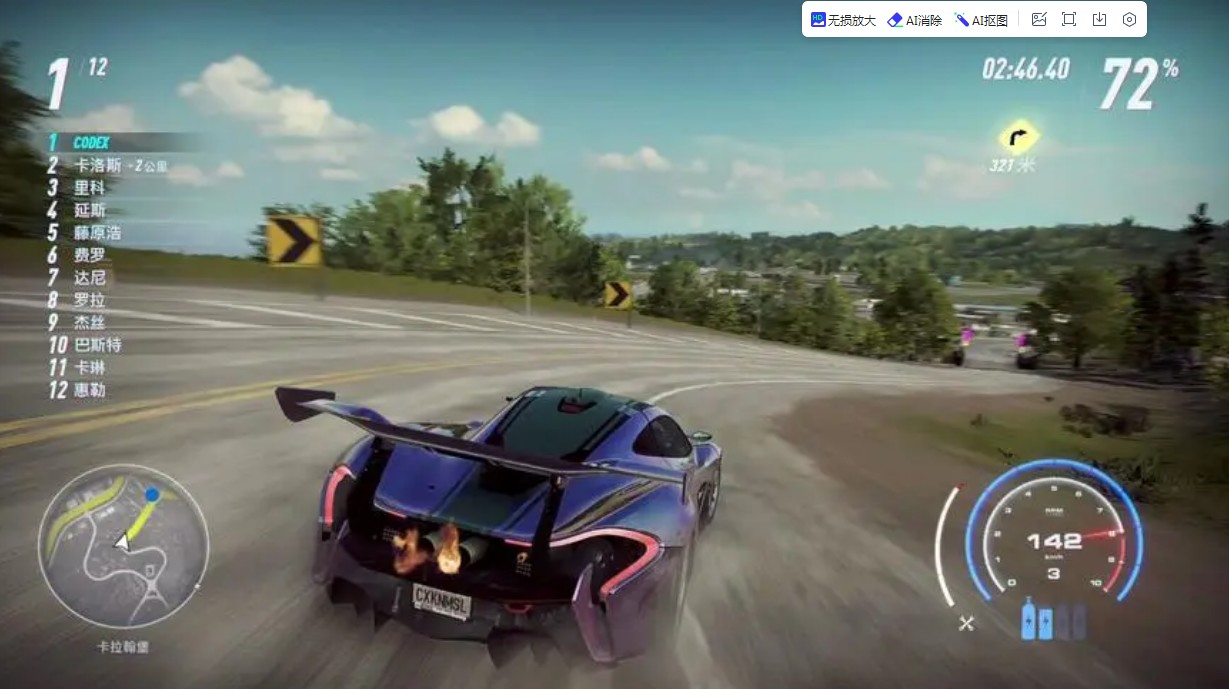Click the blue nitrous bottle icons

tap(1040, 621)
